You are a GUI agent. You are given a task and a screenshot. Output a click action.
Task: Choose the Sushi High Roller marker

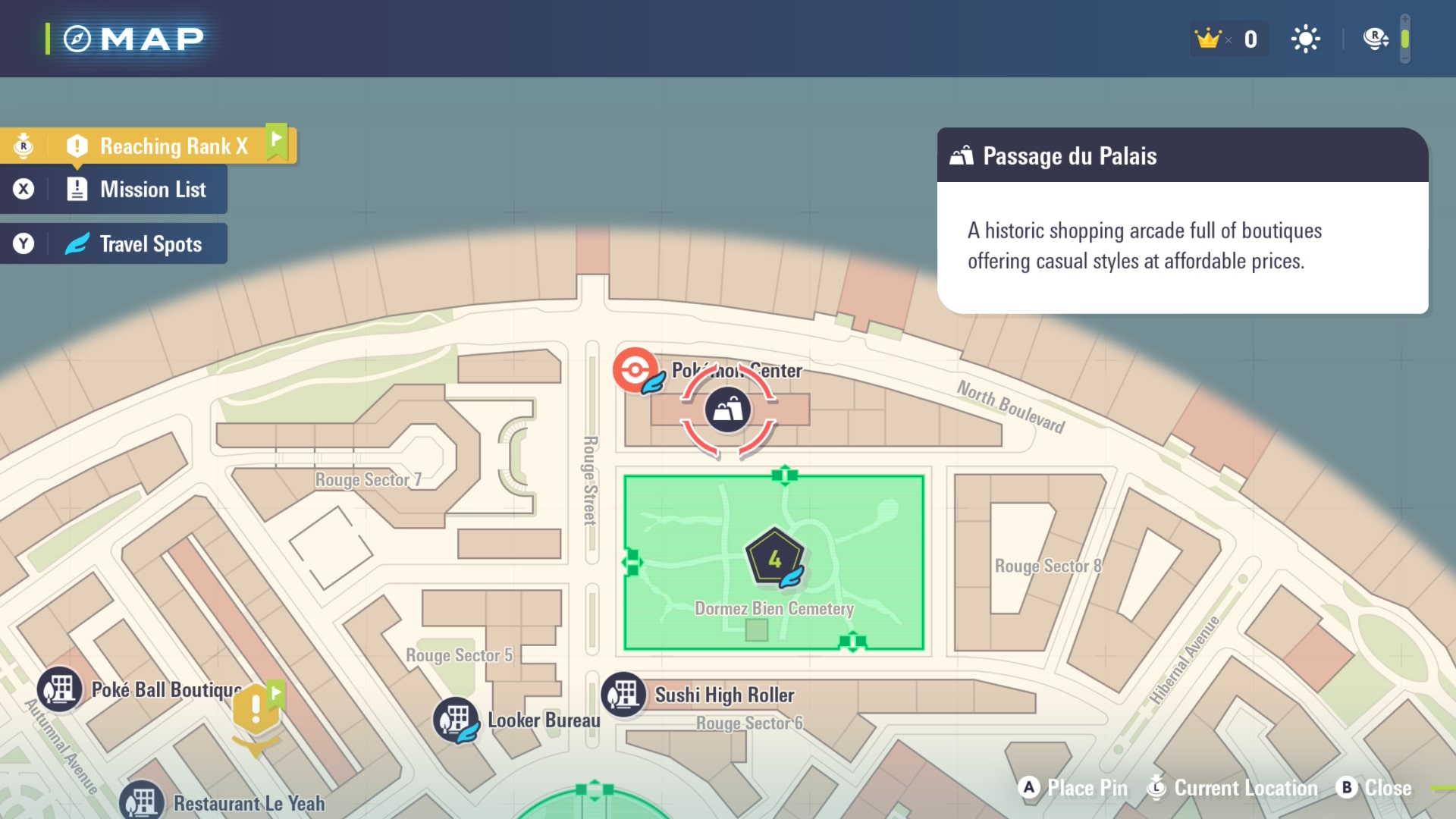coord(624,695)
